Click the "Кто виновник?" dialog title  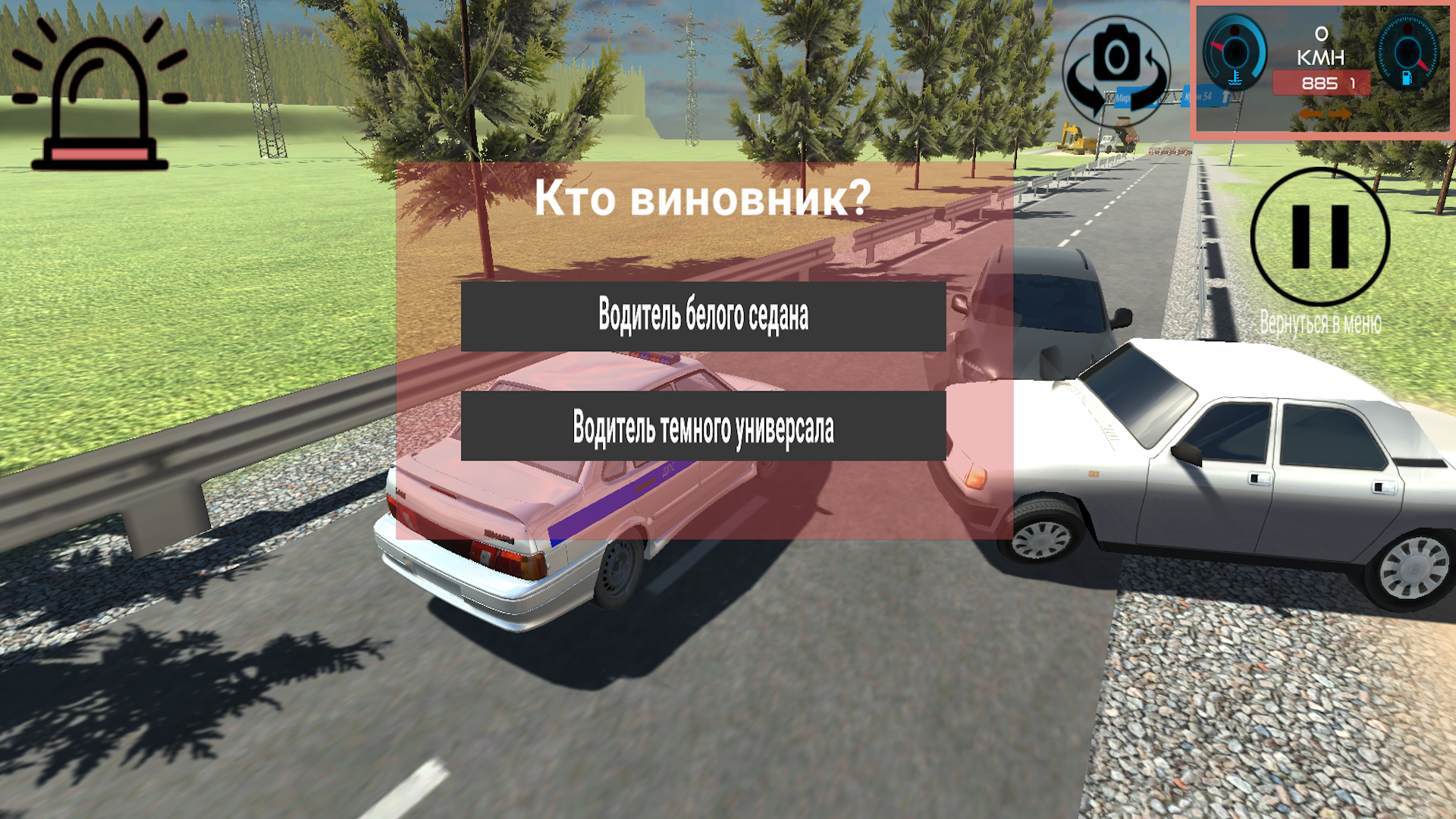702,199
